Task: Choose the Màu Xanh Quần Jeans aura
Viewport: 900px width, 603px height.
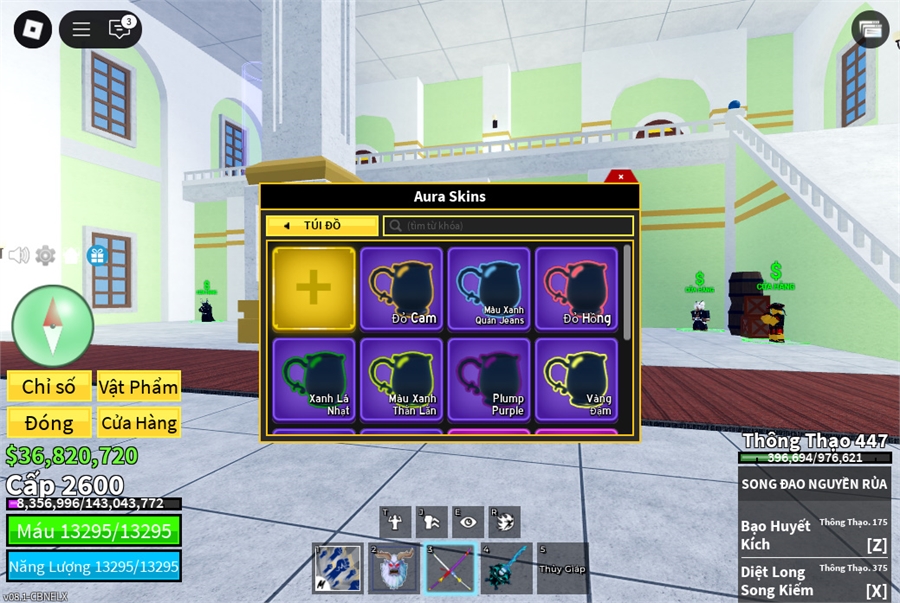Action: [489, 288]
